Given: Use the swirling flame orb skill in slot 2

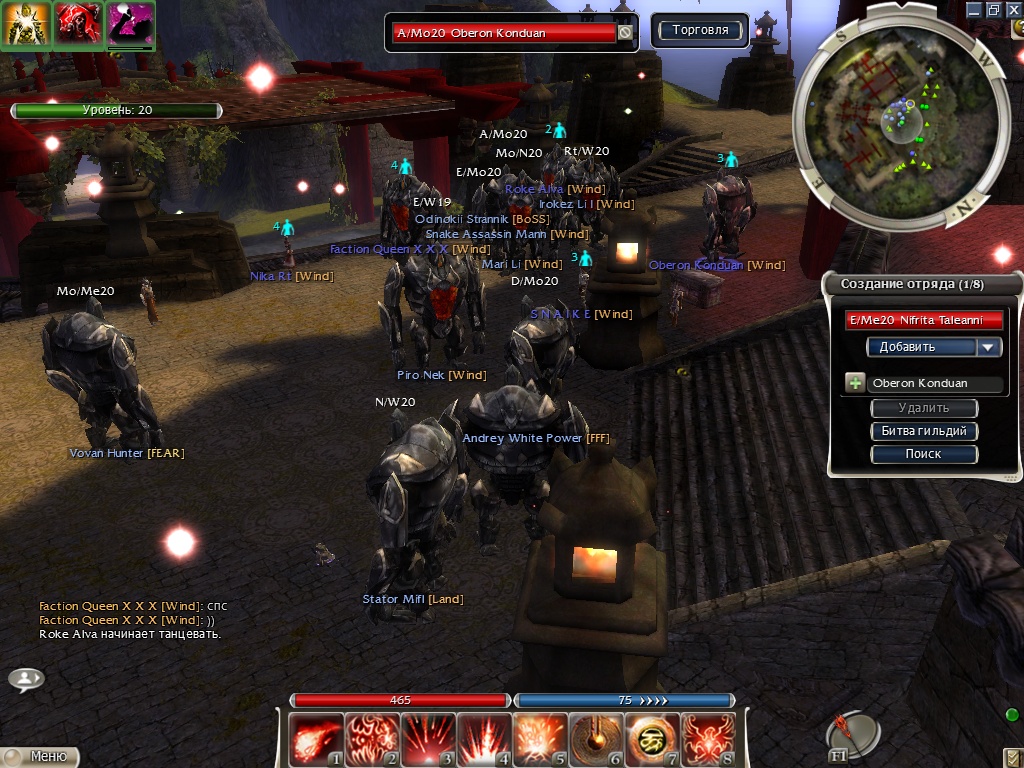Looking at the screenshot, I should 371,739.
